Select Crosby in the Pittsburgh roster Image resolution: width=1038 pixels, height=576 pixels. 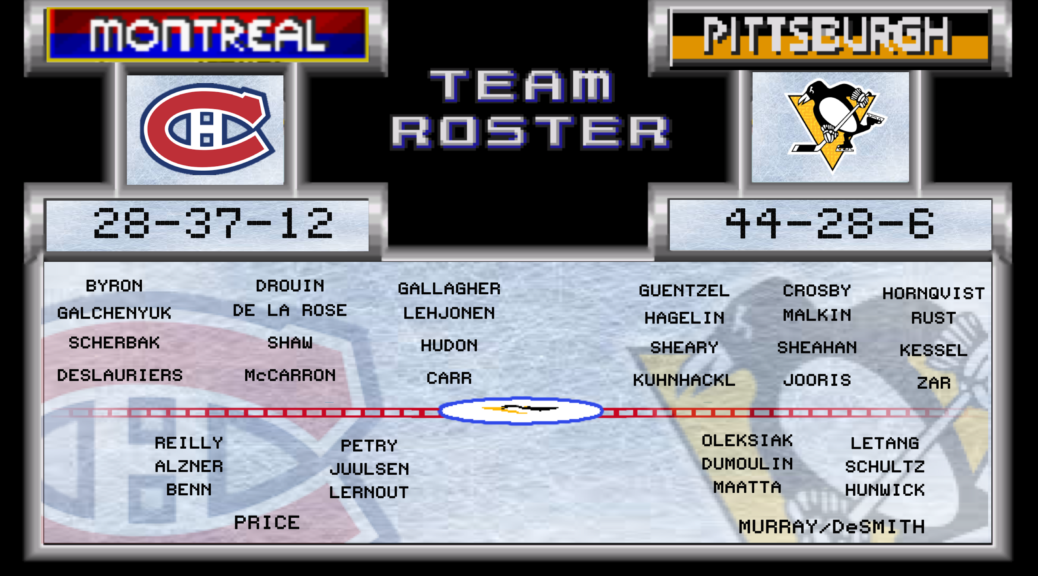tap(817, 291)
